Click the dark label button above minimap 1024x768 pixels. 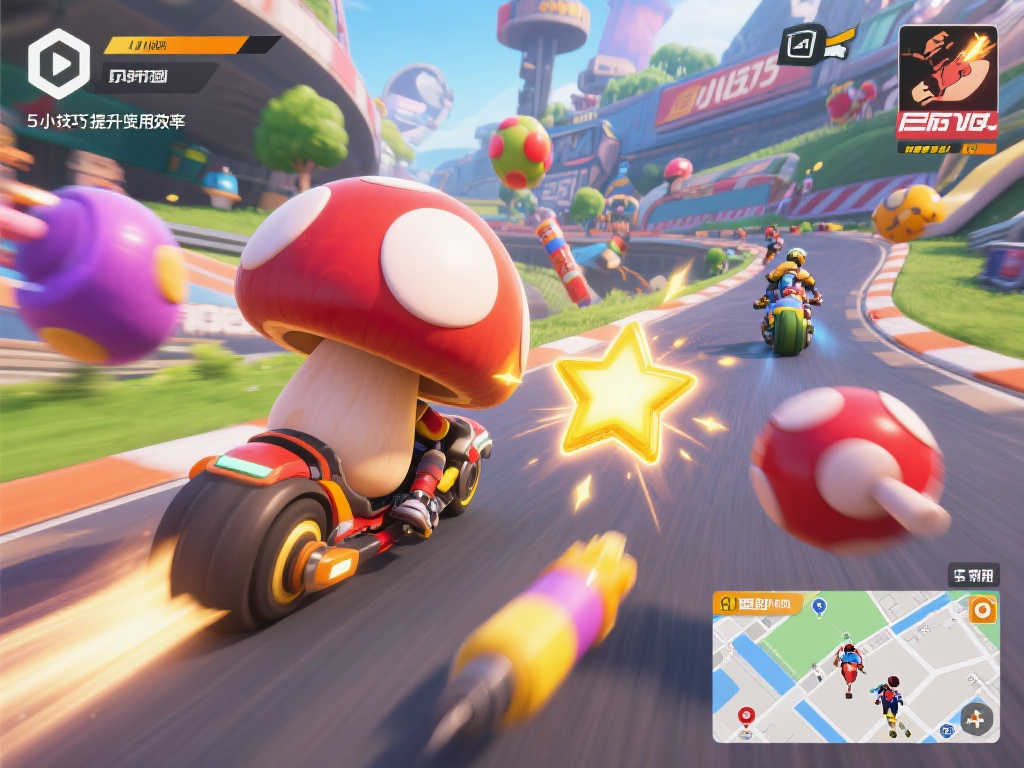pos(973,575)
